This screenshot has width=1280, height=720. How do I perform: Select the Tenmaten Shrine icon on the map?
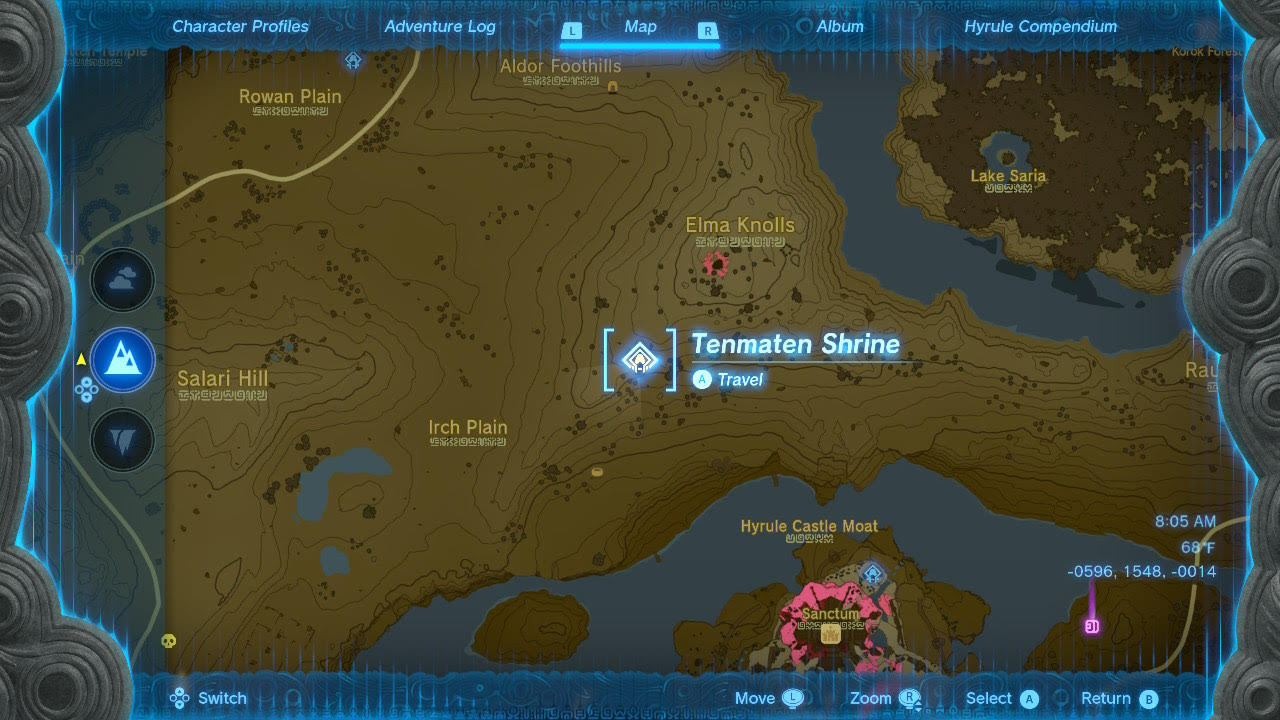[x=640, y=360]
